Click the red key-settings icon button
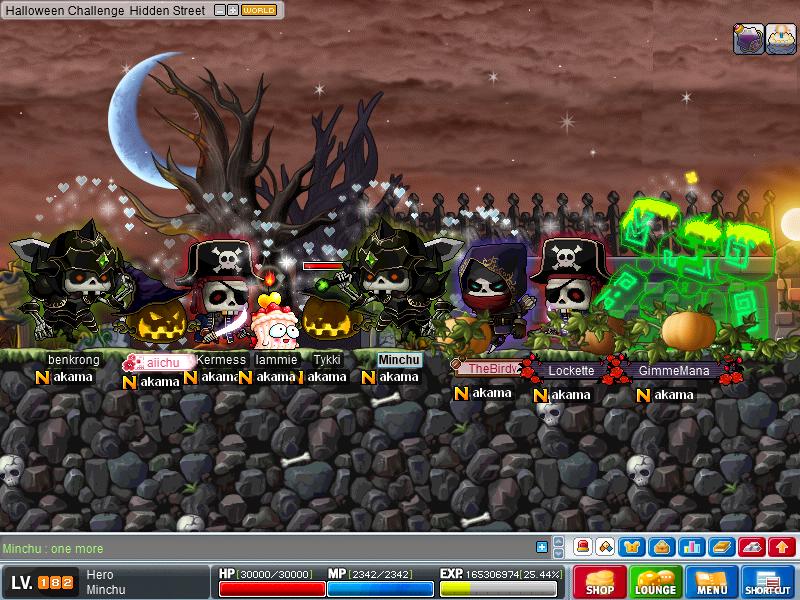This screenshot has width=800, height=600. tap(752, 547)
